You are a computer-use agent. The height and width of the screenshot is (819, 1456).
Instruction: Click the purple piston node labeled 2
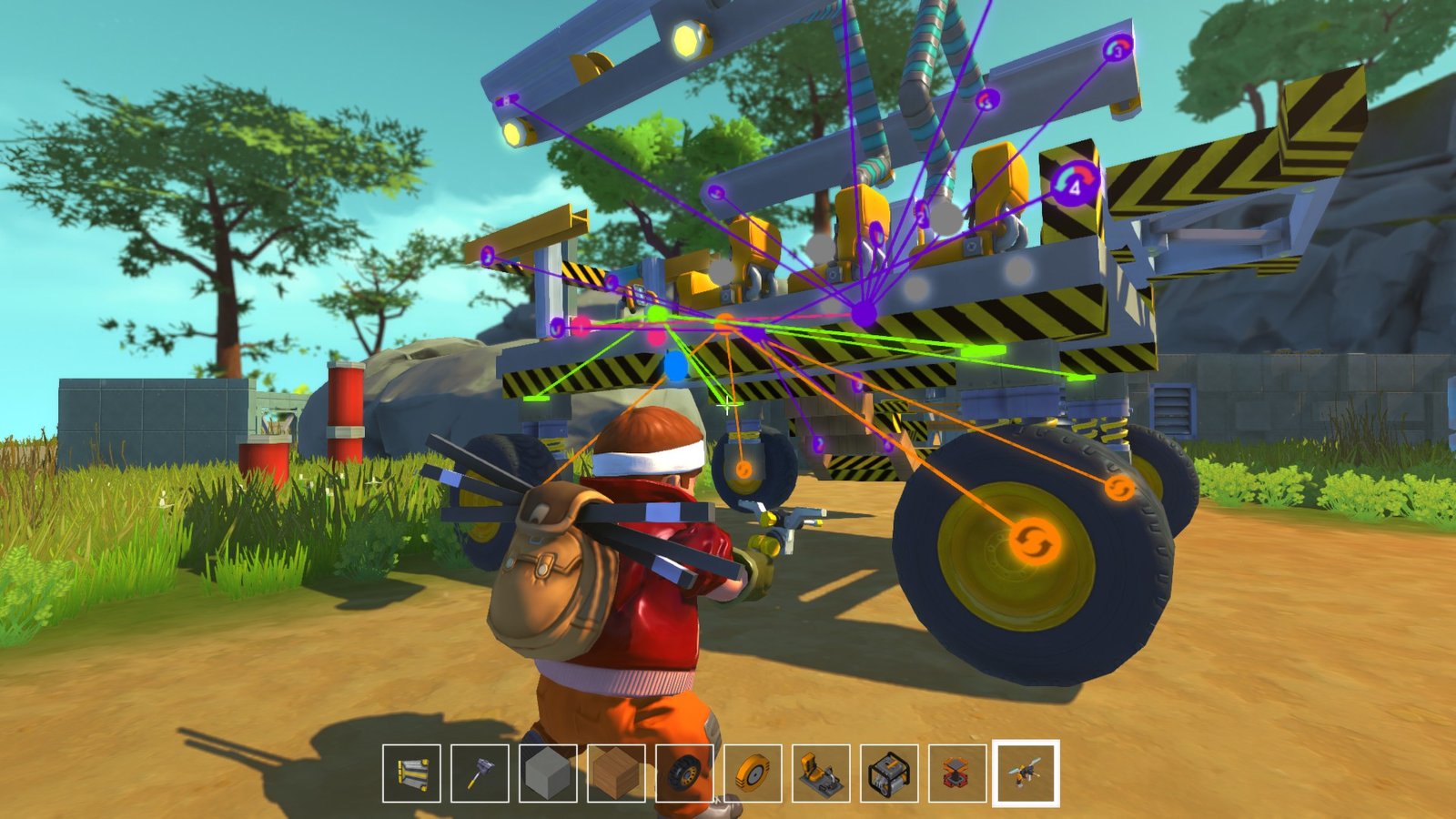point(922,216)
